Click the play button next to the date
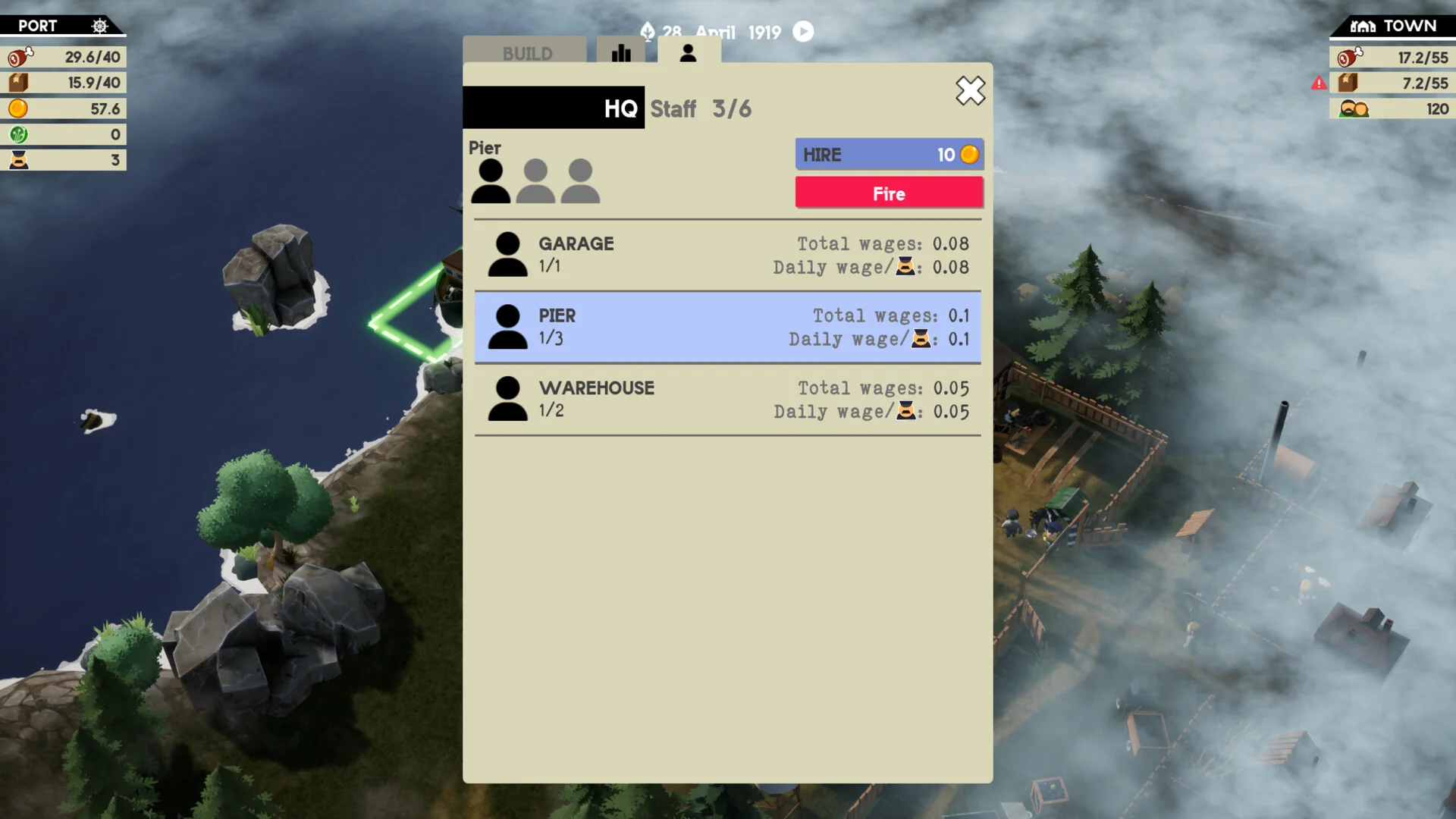 pos(803,32)
